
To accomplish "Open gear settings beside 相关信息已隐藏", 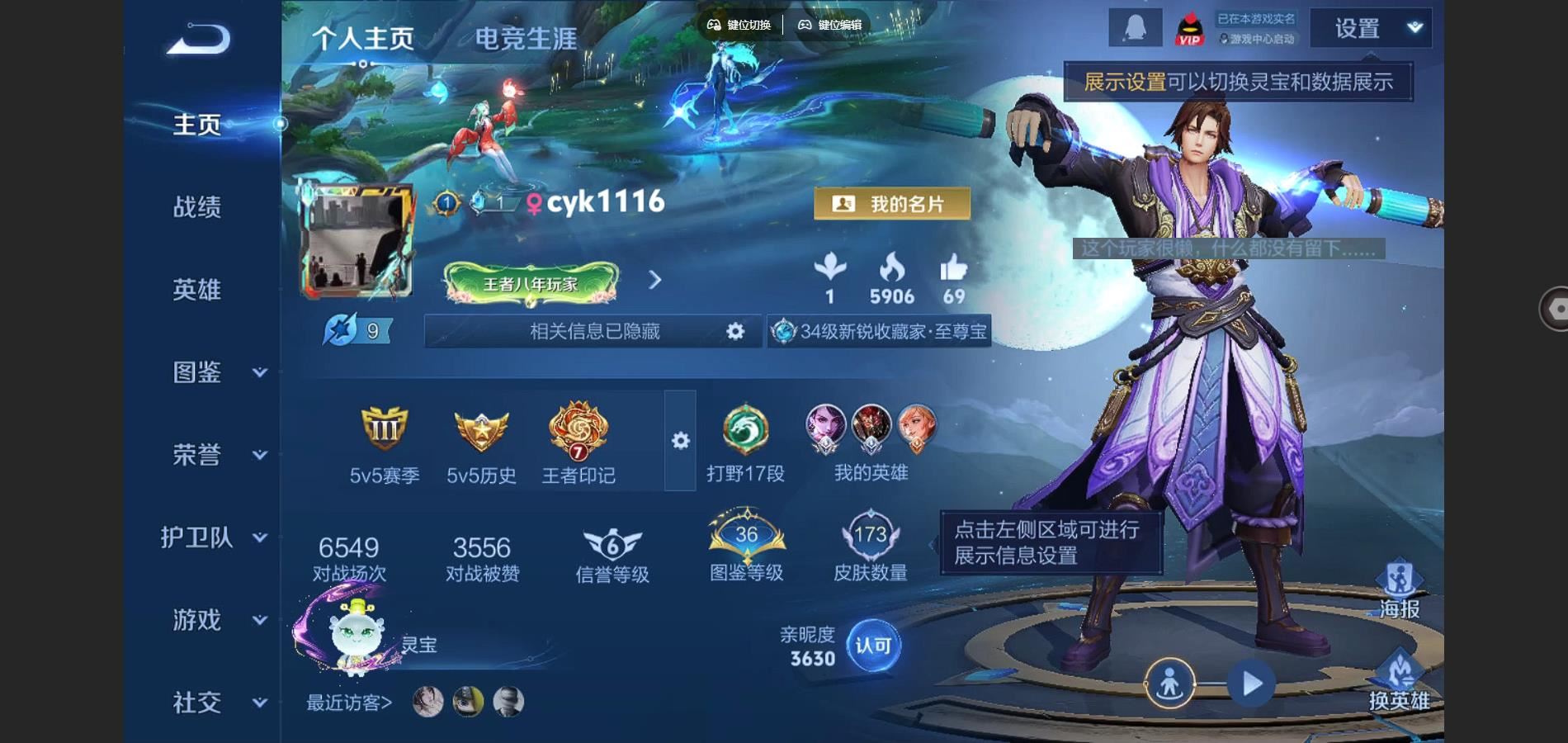I will coord(734,331).
